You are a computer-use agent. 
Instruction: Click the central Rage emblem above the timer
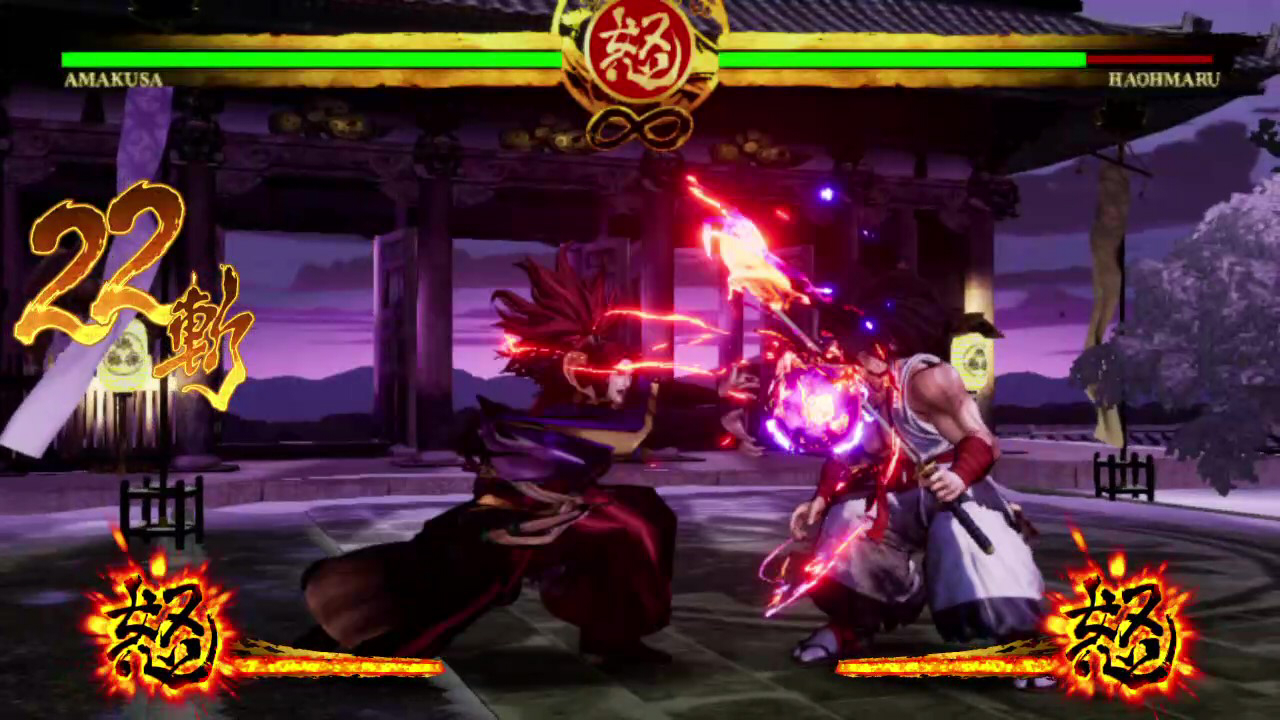point(640,50)
